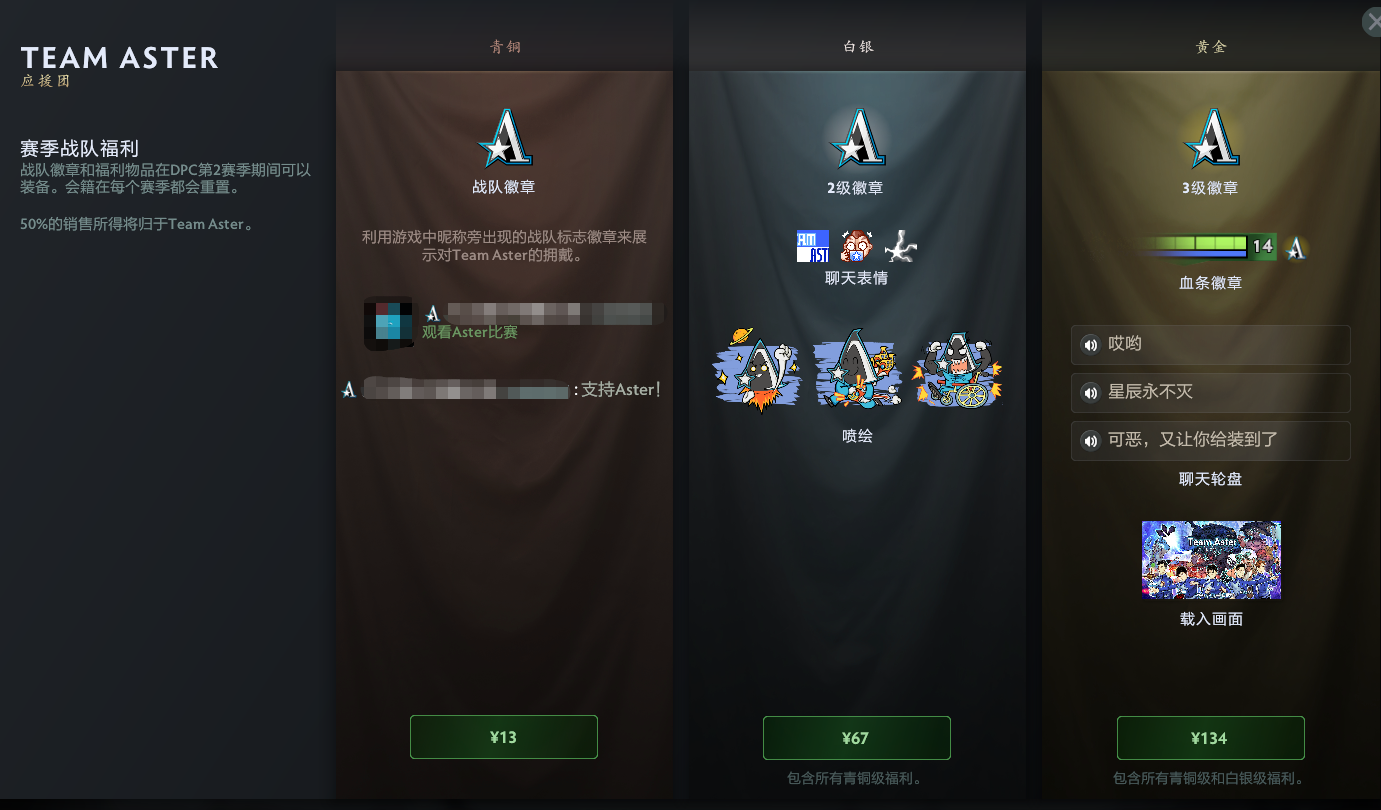The image size is (1381, 810).
Task: Select the rocket-riding wizard spray
Action: [x=757, y=370]
